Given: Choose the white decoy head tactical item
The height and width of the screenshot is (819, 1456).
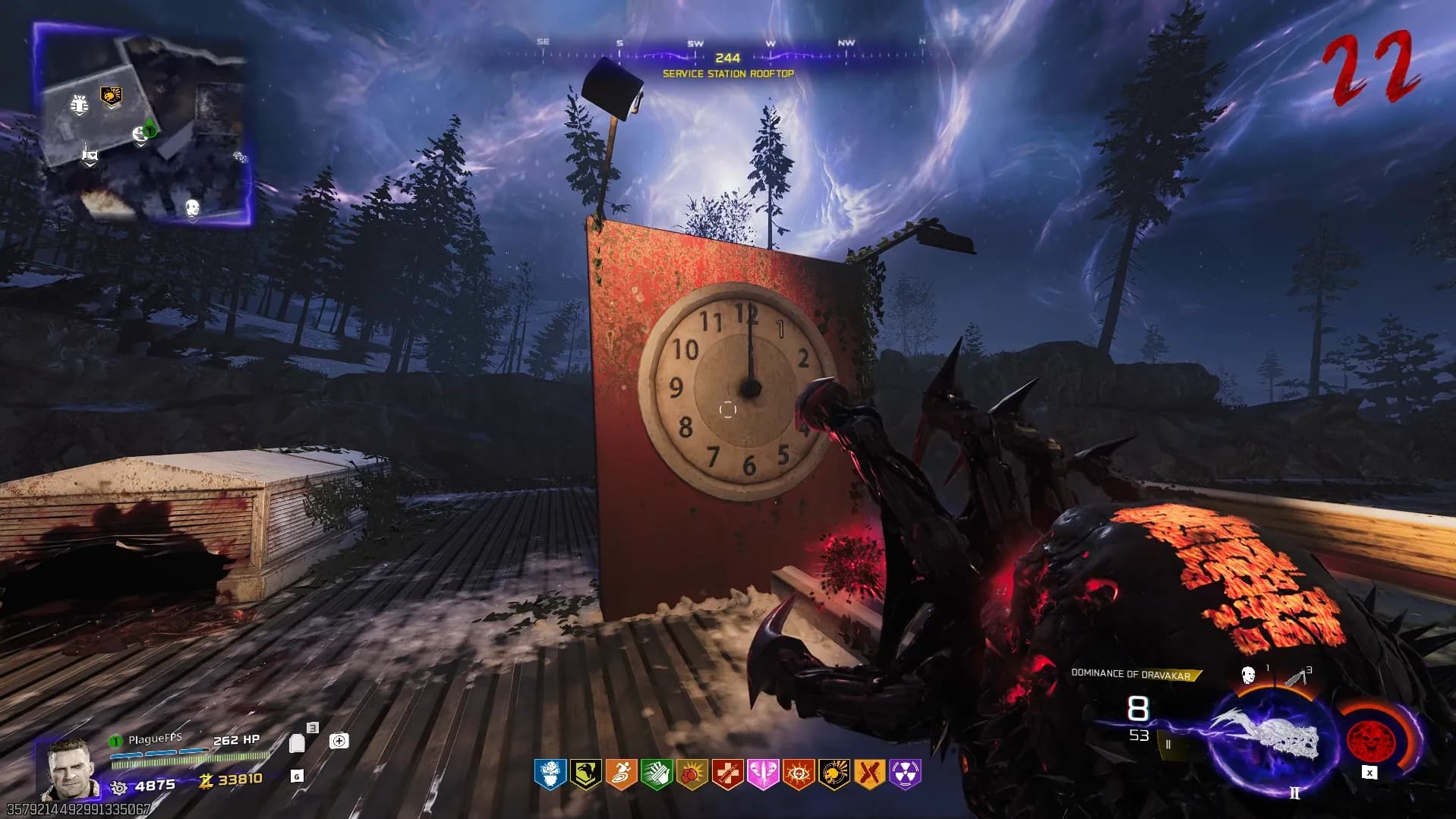Looking at the screenshot, I should coord(1248,675).
